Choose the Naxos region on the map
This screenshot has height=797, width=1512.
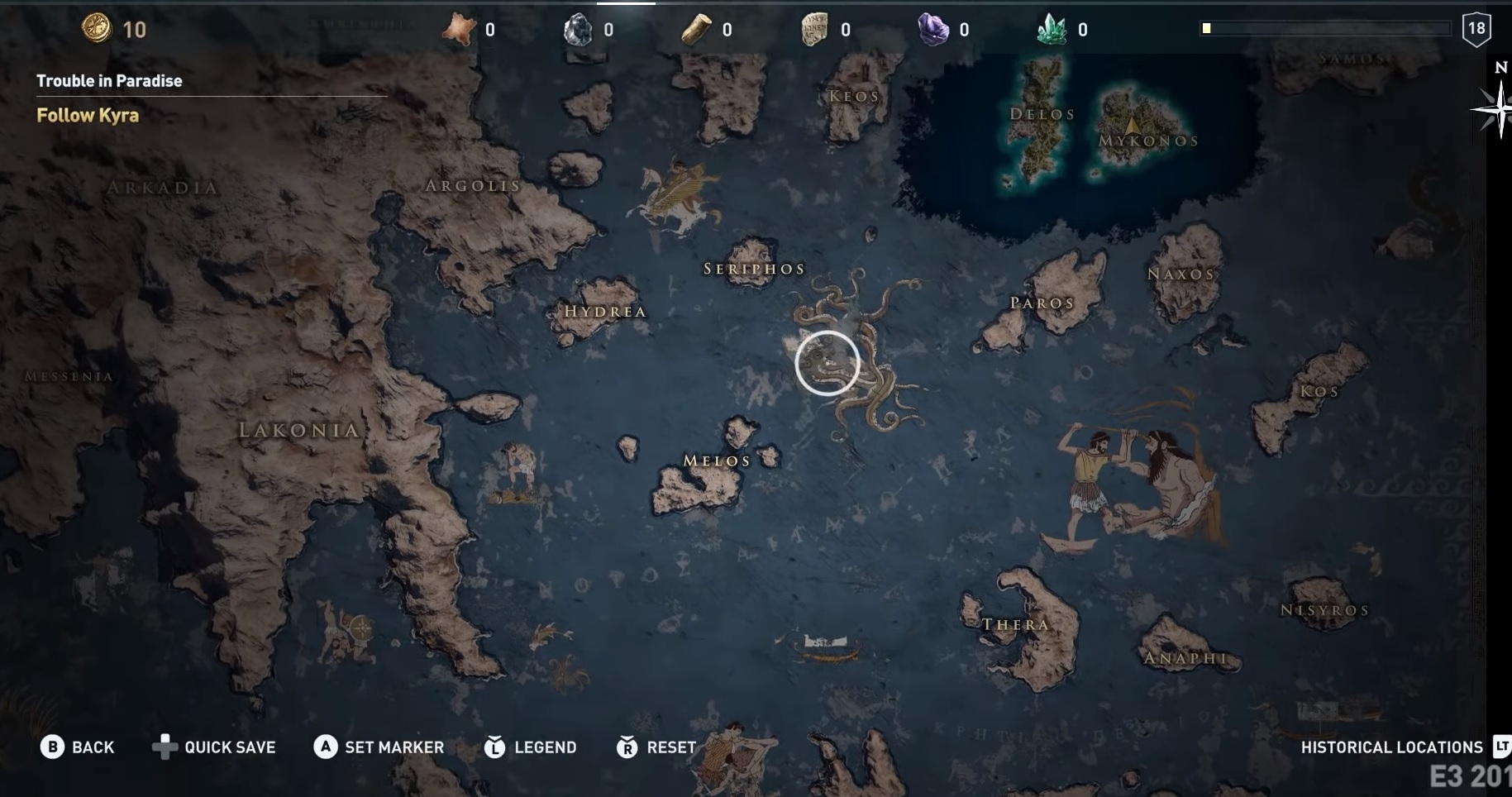[1181, 274]
